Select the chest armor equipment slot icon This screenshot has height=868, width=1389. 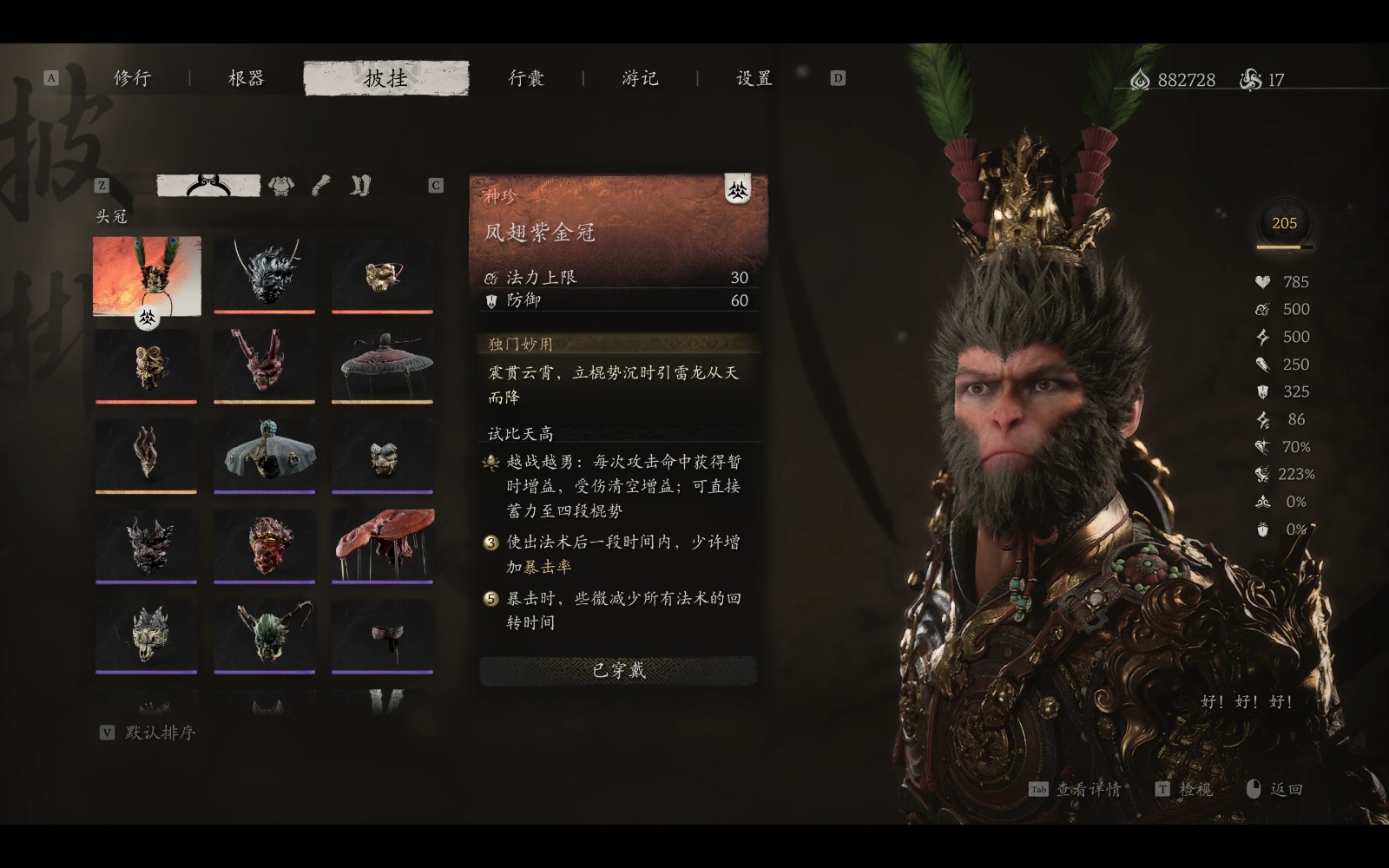pos(280,185)
